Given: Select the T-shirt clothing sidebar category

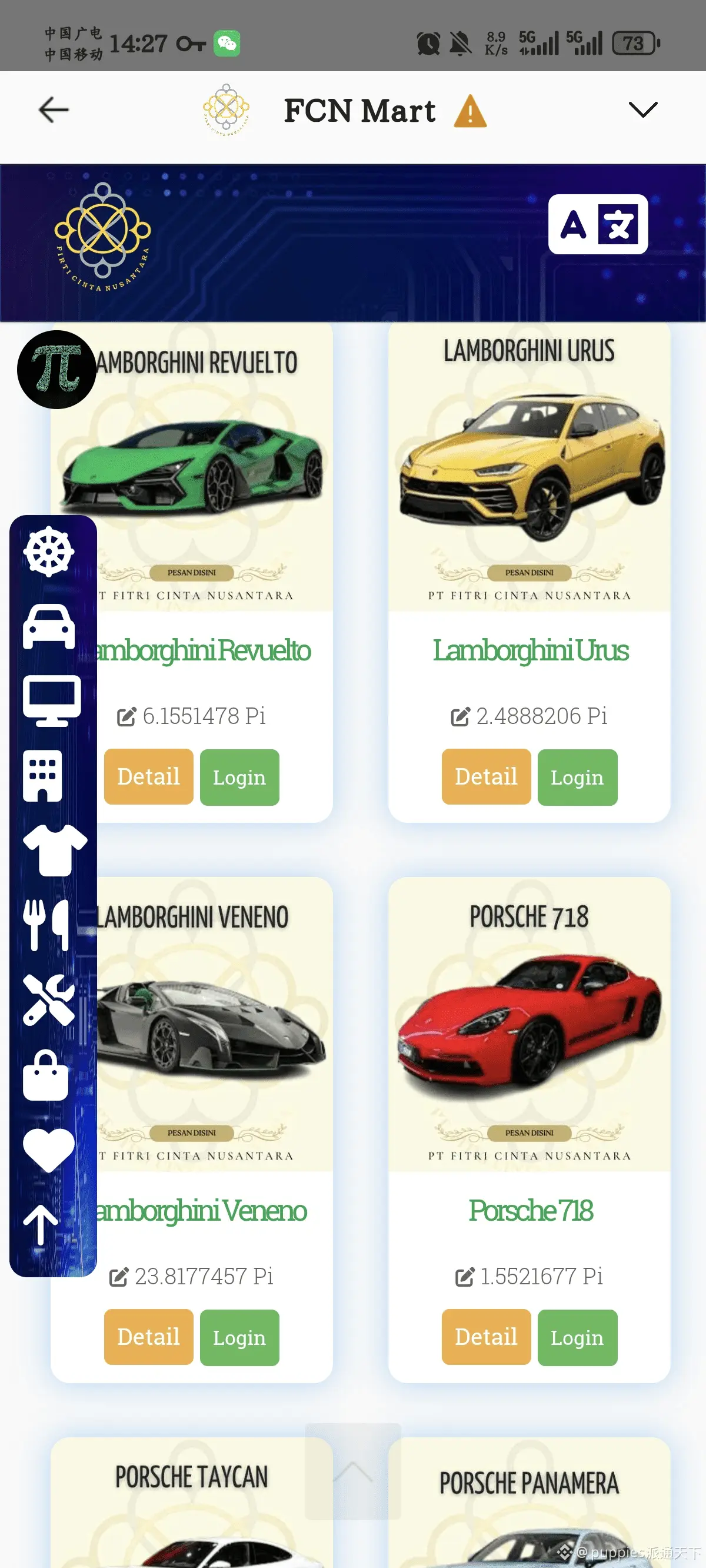Looking at the screenshot, I should (x=54, y=851).
